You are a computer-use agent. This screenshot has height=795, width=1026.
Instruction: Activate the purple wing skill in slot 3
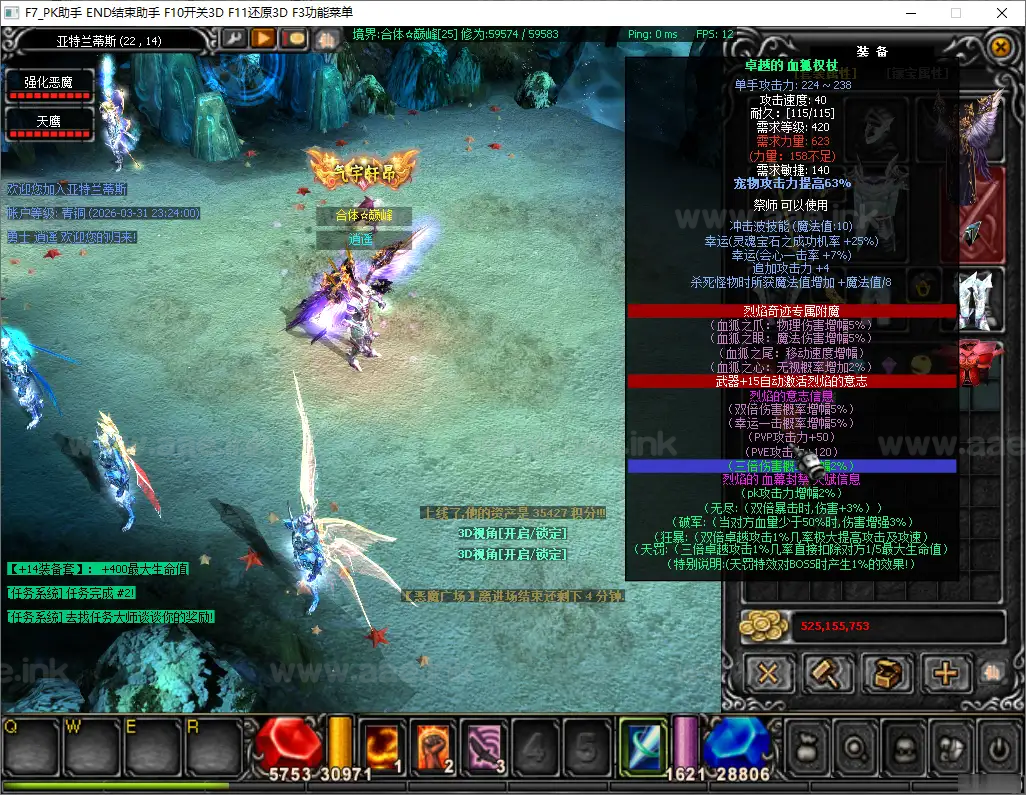[x=485, y=747]
